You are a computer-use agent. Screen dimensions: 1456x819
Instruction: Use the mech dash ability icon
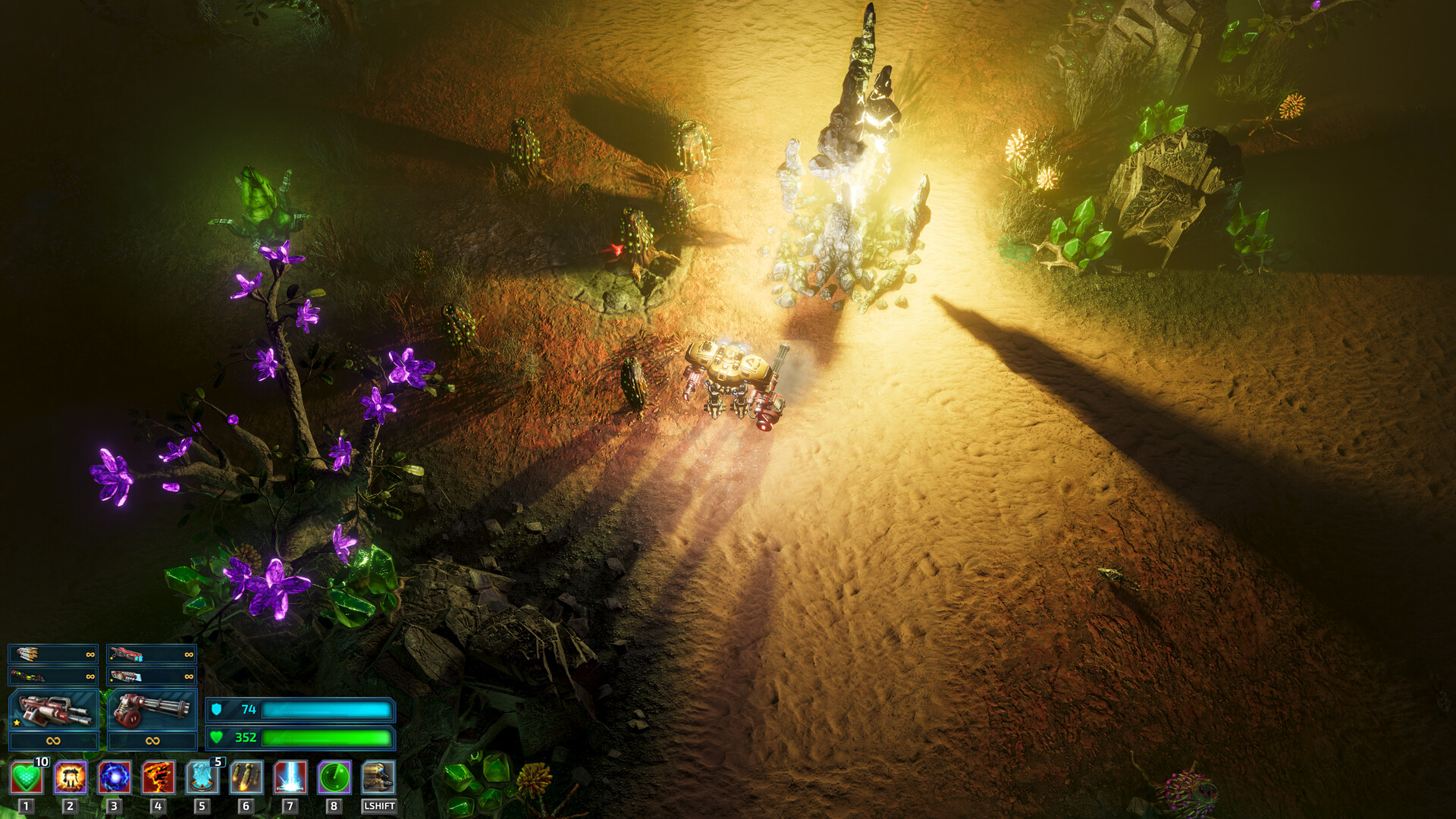point(378,778)
